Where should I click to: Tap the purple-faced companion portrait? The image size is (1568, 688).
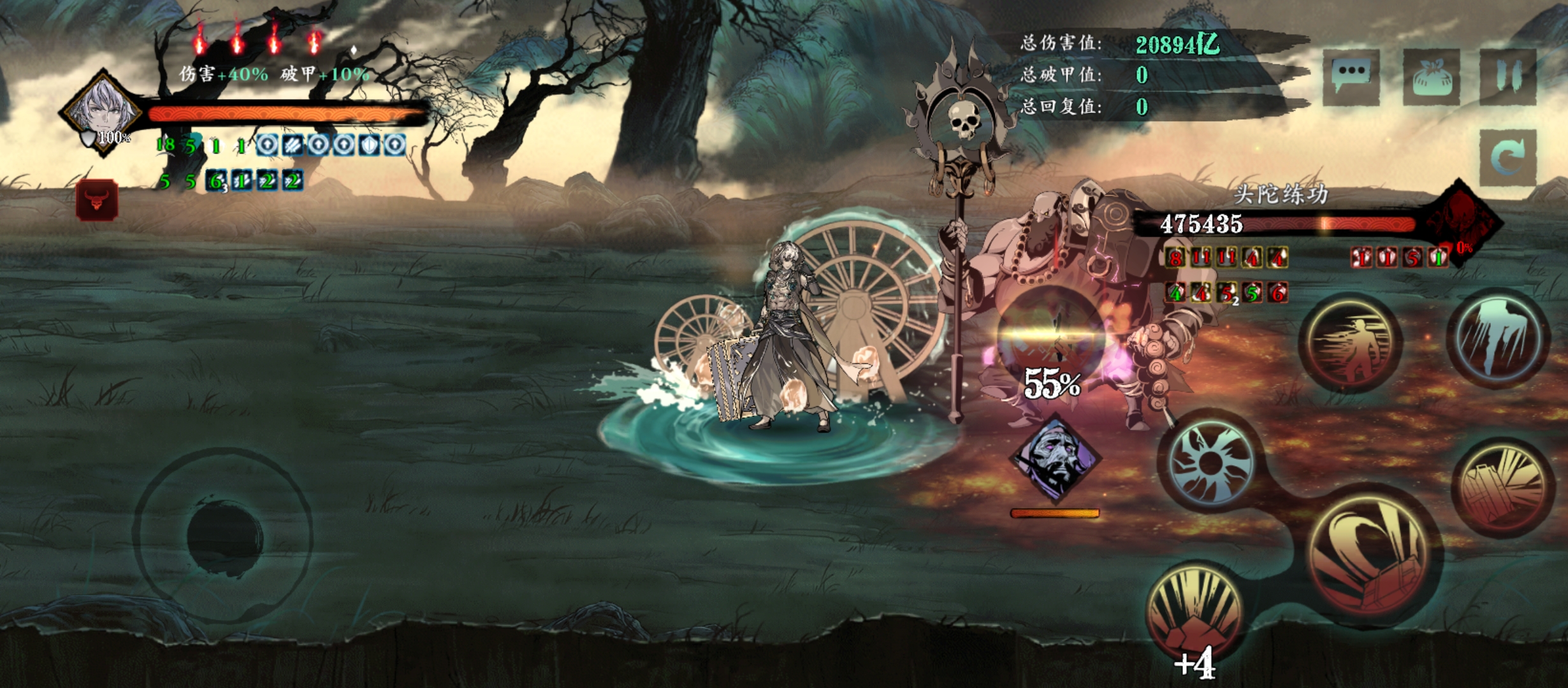pos(1055,459)
